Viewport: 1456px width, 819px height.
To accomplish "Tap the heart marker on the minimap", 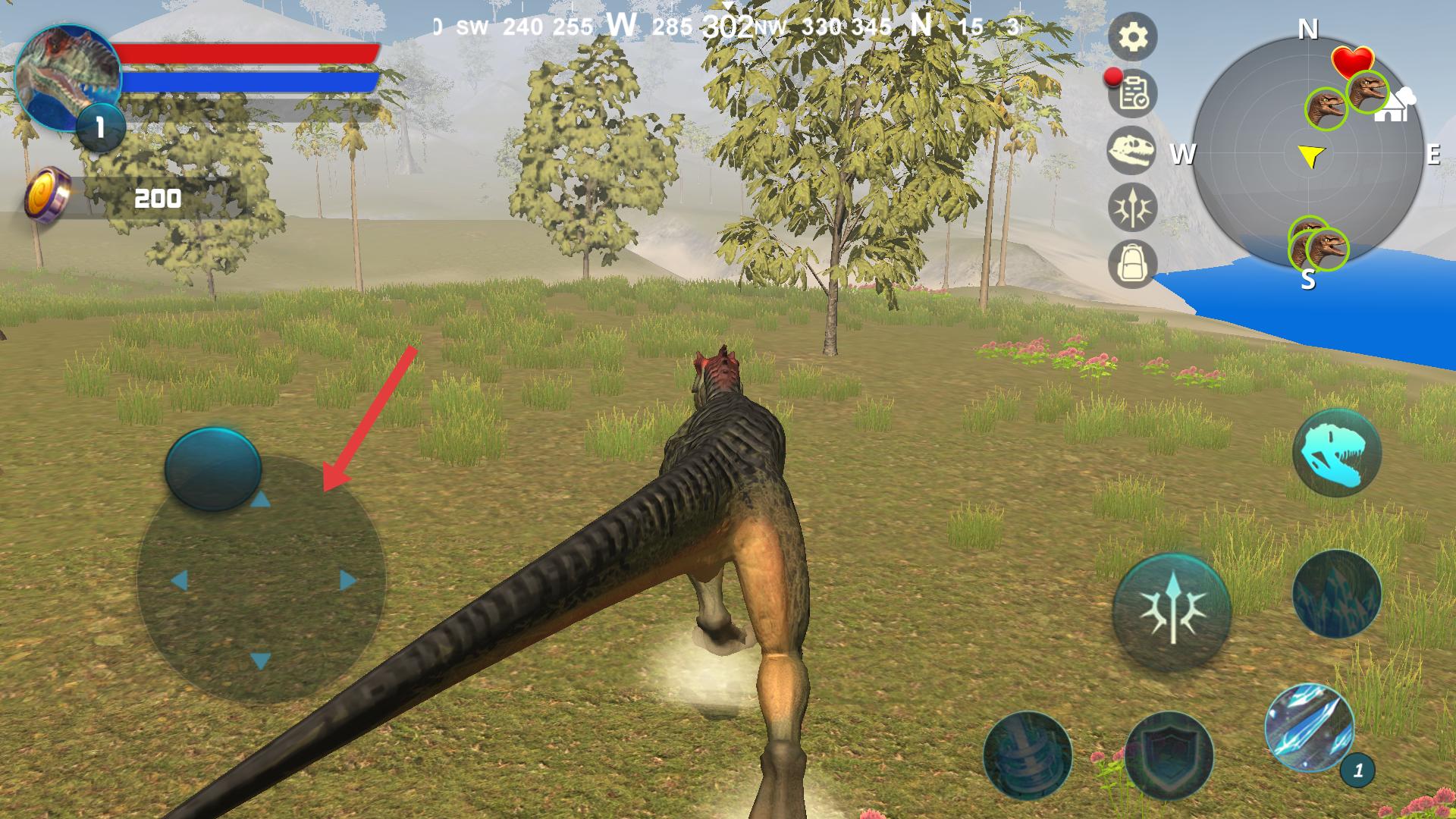I will tap(1352, 59).
